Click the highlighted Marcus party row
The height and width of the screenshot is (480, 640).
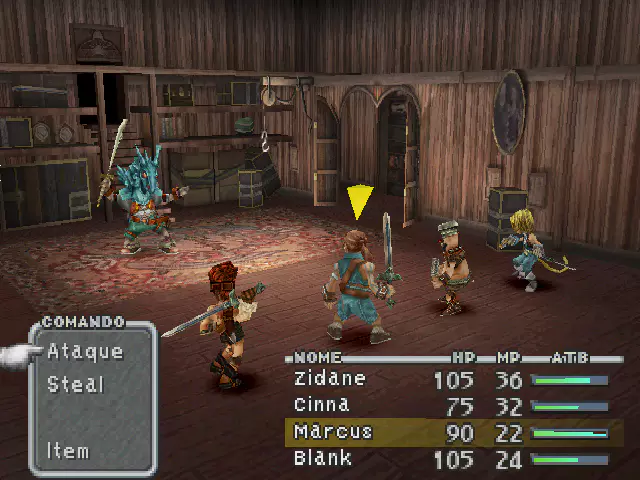pos(452,432)
